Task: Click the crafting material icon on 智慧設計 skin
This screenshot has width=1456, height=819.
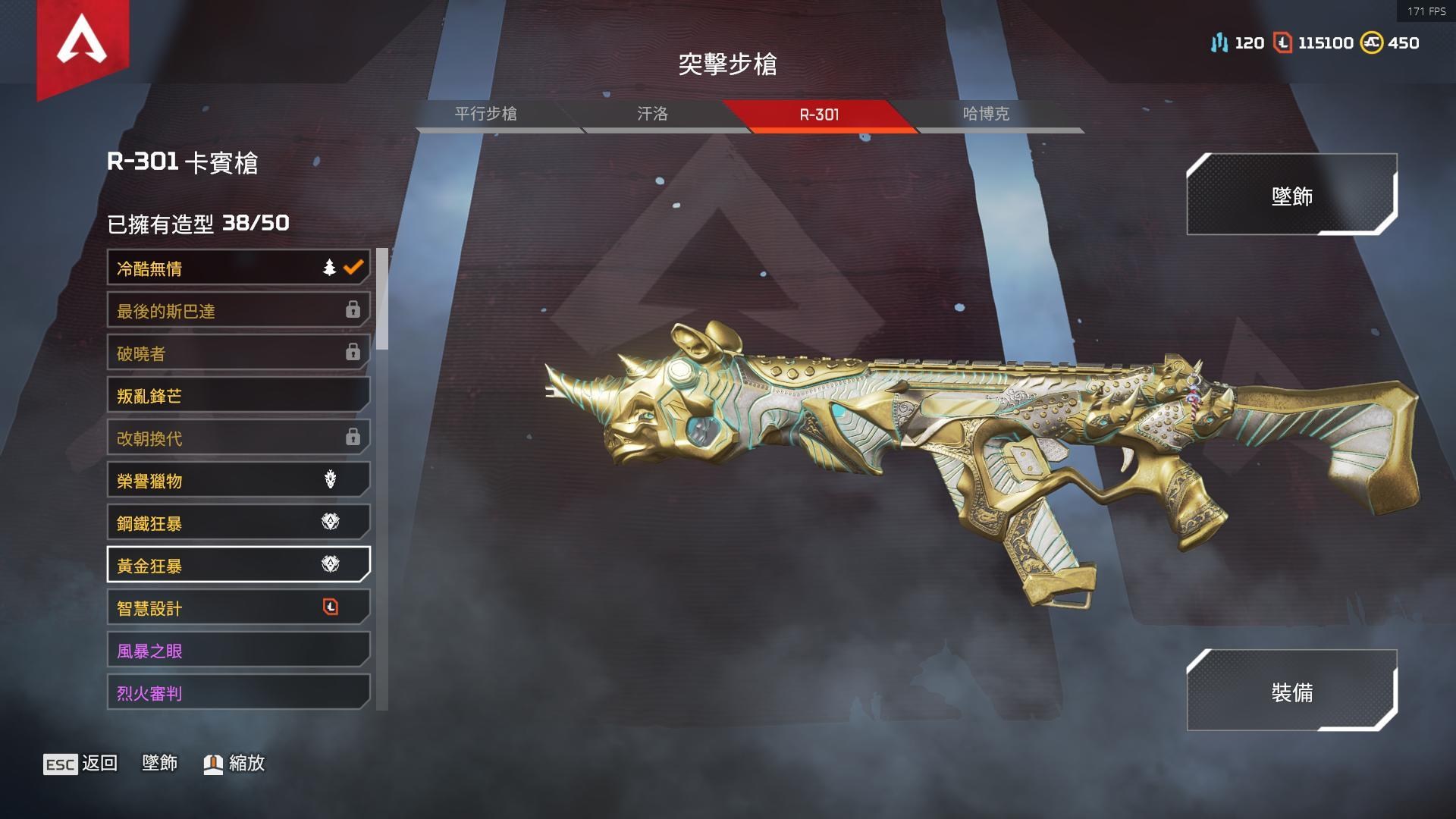Action: coord(331,607)
